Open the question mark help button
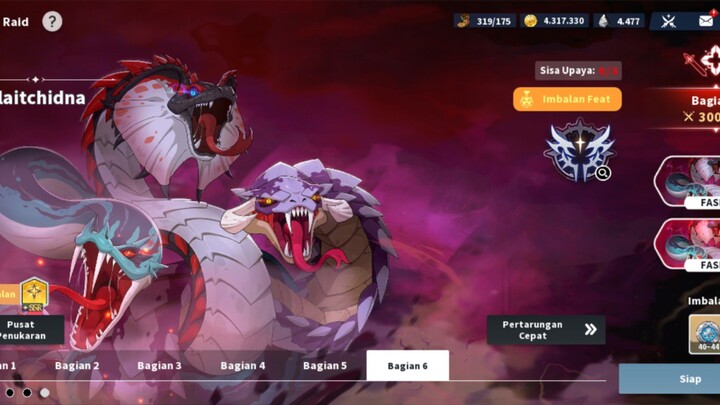 tap(52, 21)
